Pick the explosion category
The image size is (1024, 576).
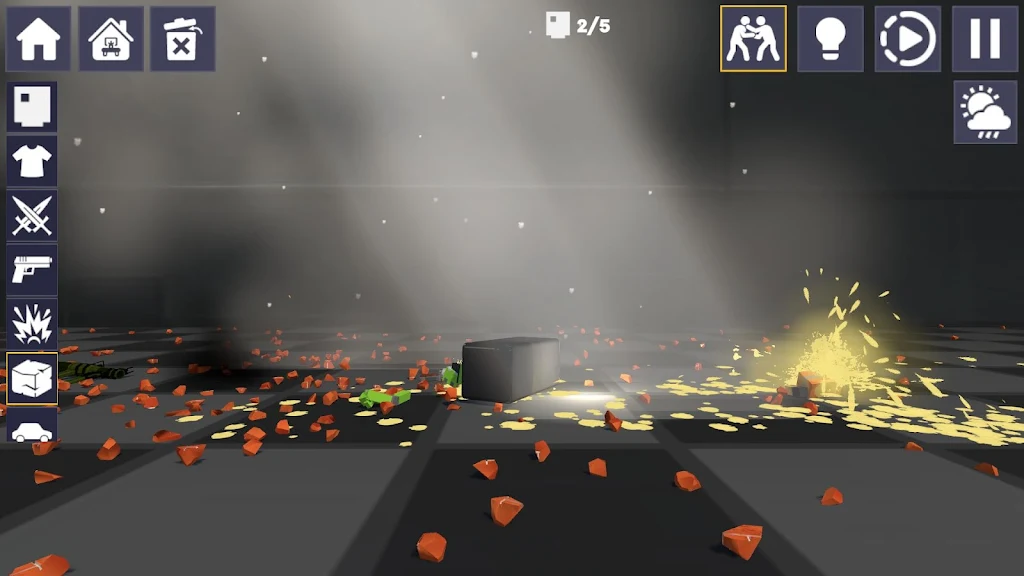coord(32,323)
